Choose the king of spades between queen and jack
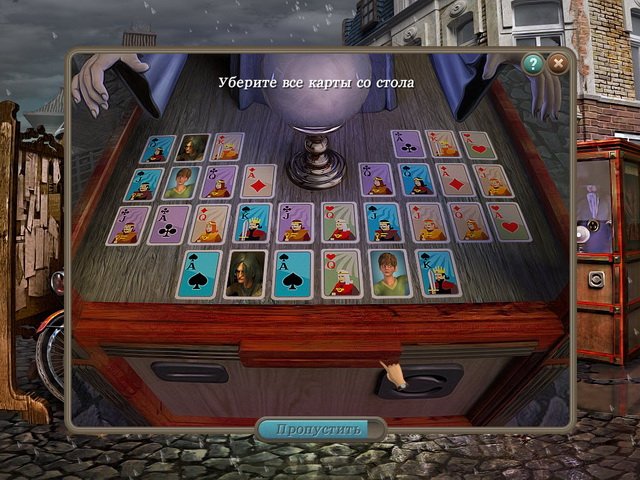The height and width of the screenshot is (480, 640). pyautogui.click(x=252, y=222)
